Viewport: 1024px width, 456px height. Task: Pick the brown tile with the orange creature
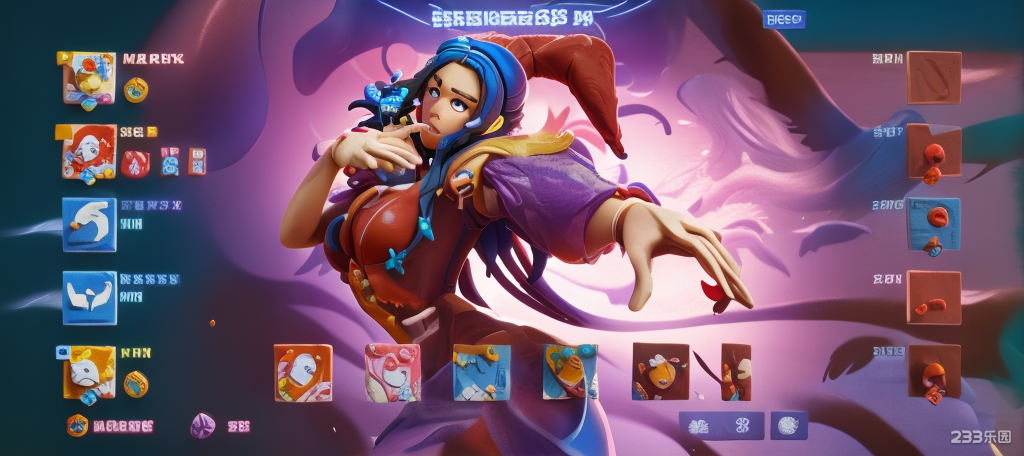click(660, 372)
